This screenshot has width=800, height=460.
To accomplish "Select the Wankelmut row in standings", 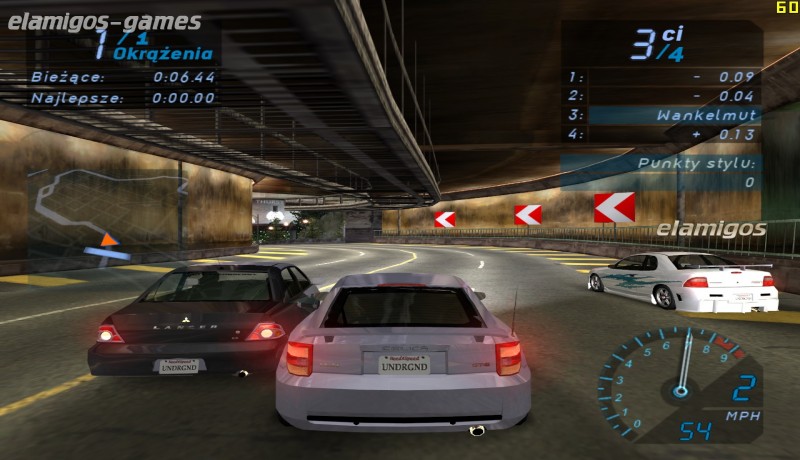I will [661, 115].
